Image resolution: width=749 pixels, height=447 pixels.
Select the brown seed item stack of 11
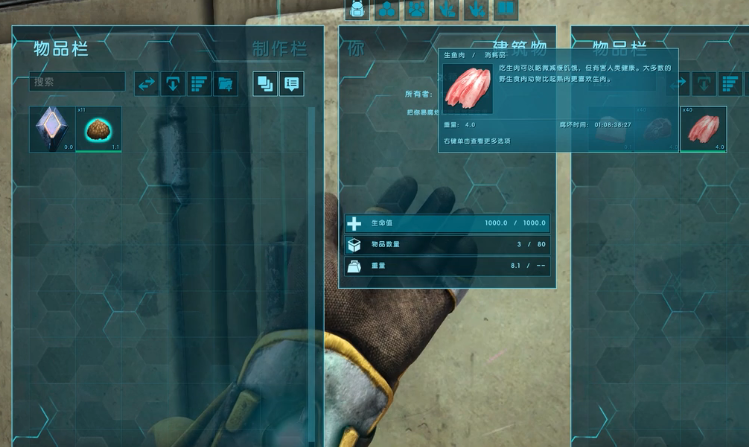click(x=99, y=129)
